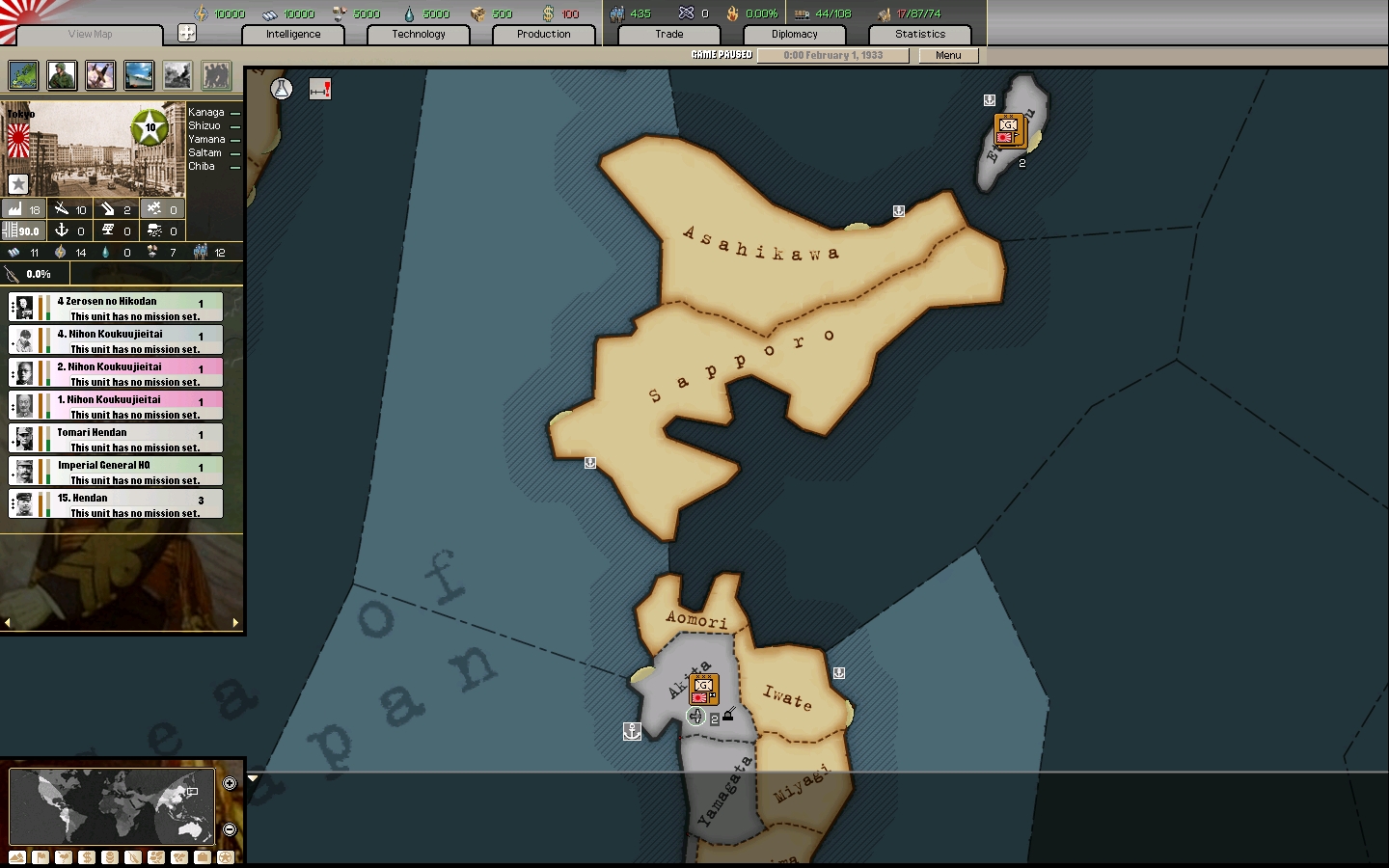Select the 15. Hendan unit row
The height and width of the screenshot is (868, 1389).
[x=116, y=504]
